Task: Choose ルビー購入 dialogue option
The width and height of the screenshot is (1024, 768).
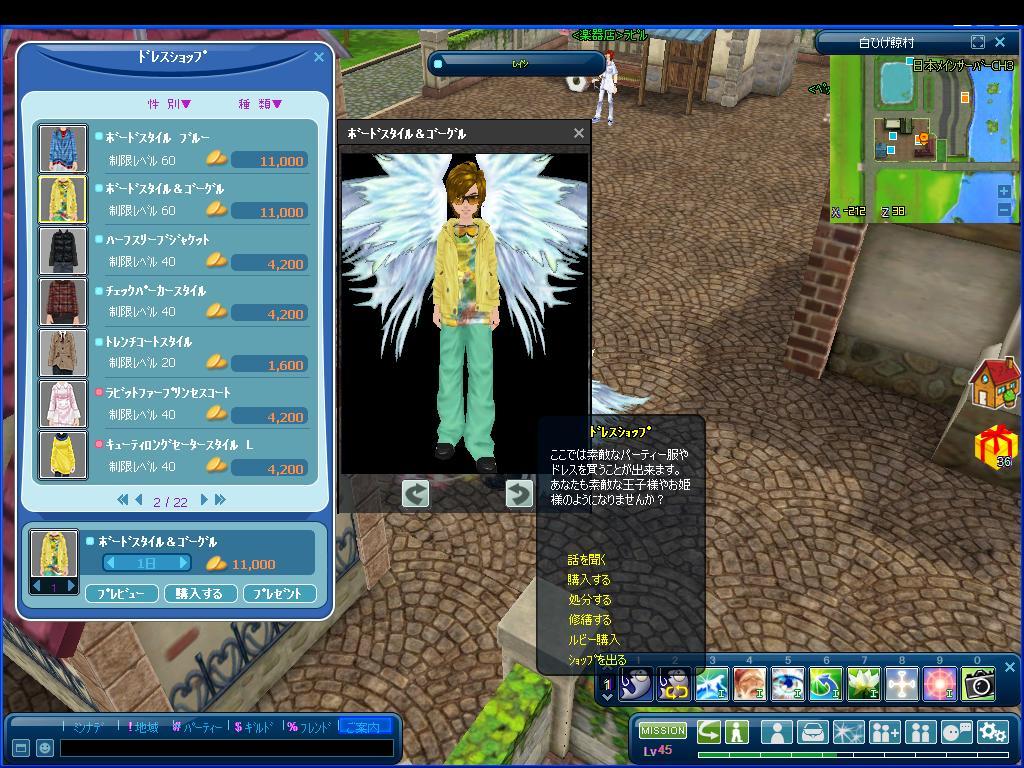Action: point(593,640)
